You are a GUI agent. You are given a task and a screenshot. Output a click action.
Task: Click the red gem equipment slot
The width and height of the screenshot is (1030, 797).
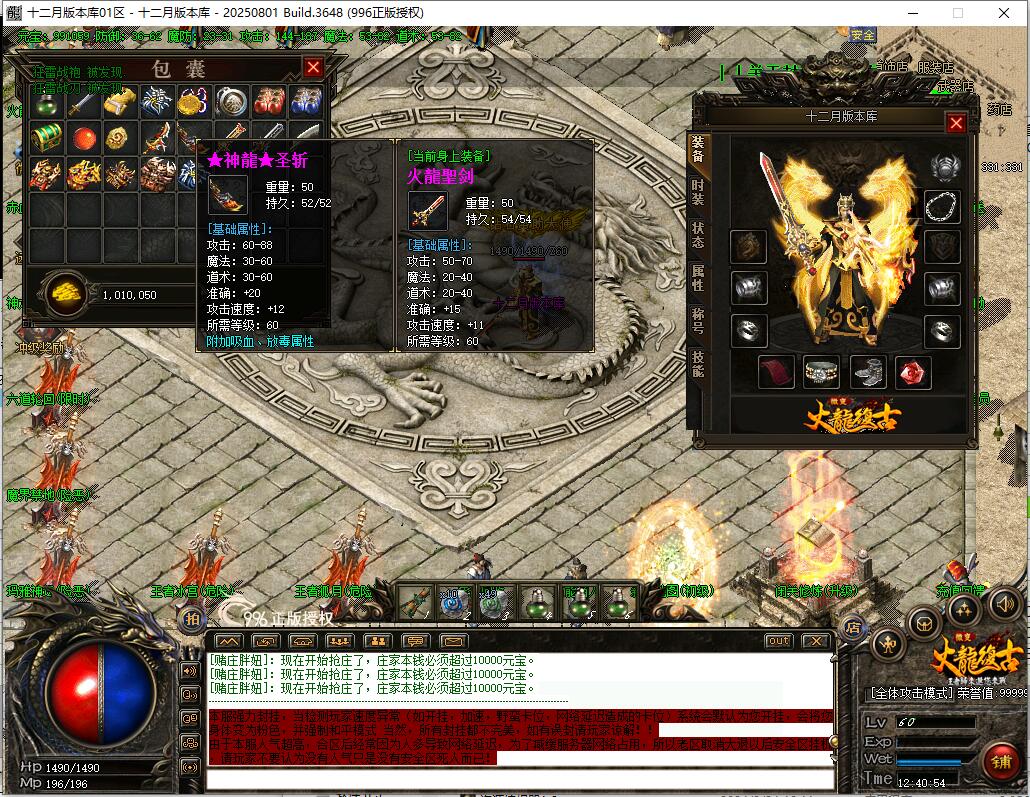point(912,372)
